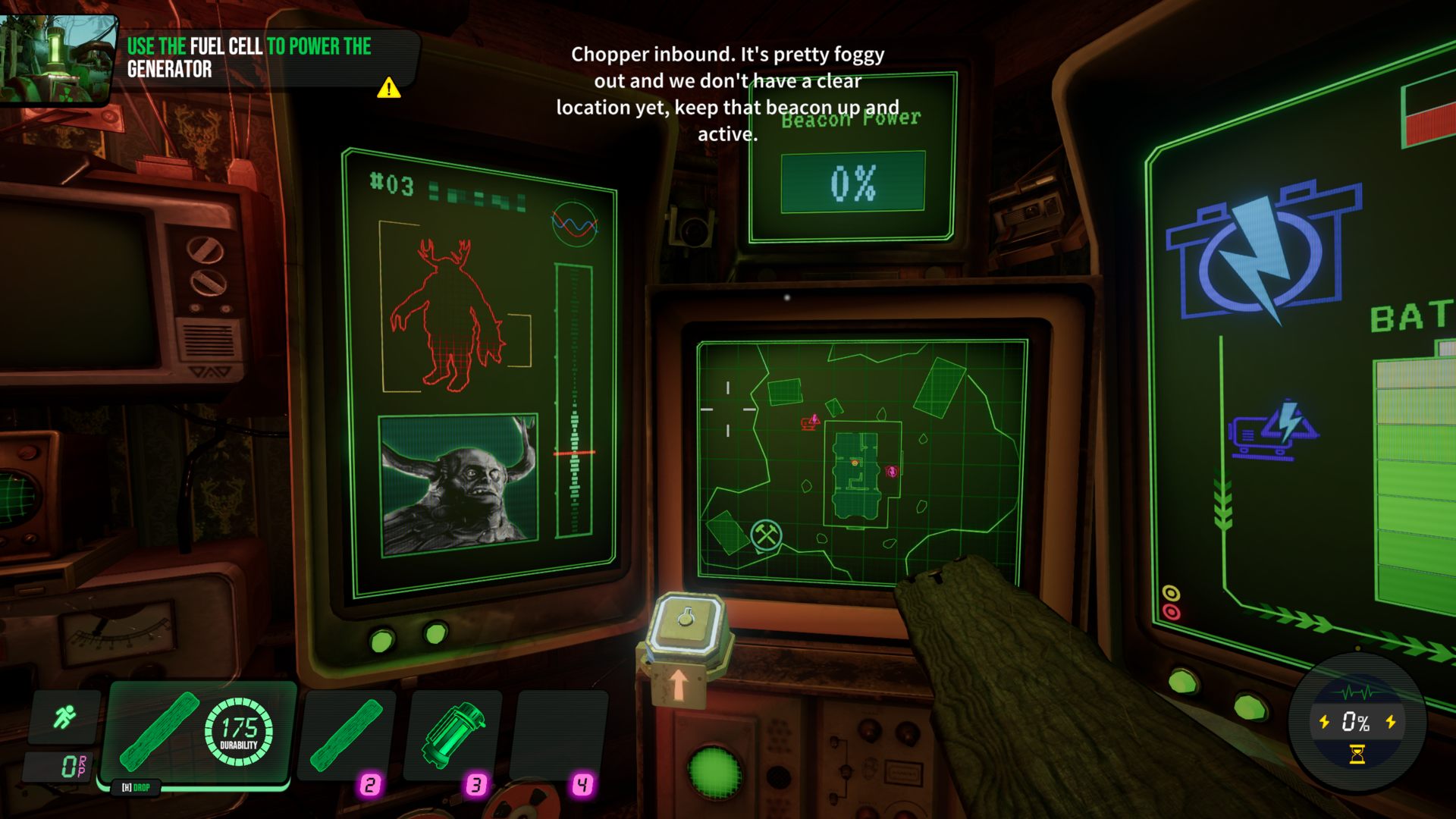This screenshot has width=1456, height=819.
Task: Select the empty hotbar slot 4
Action: (560, 735)
